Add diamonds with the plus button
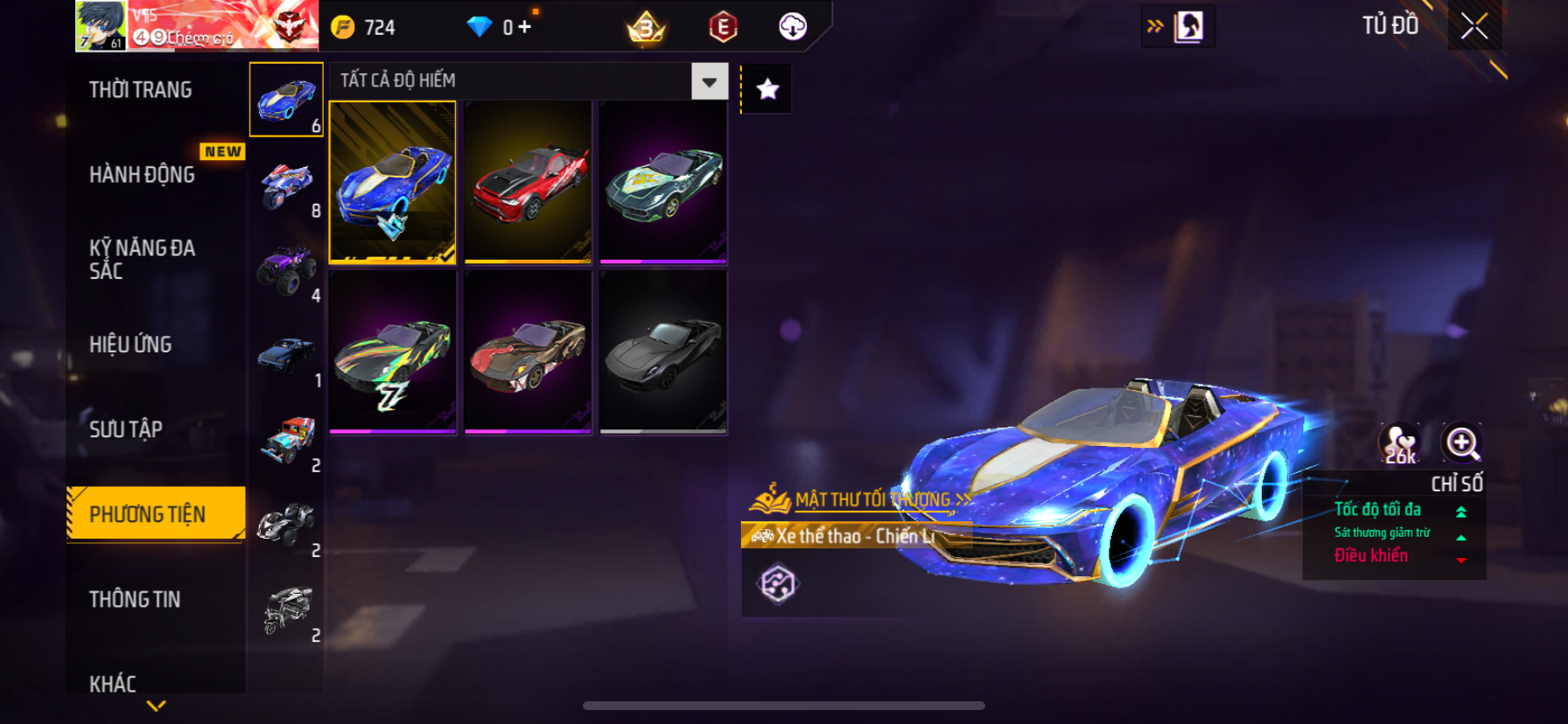1568x724 pixels. (524, 27)
